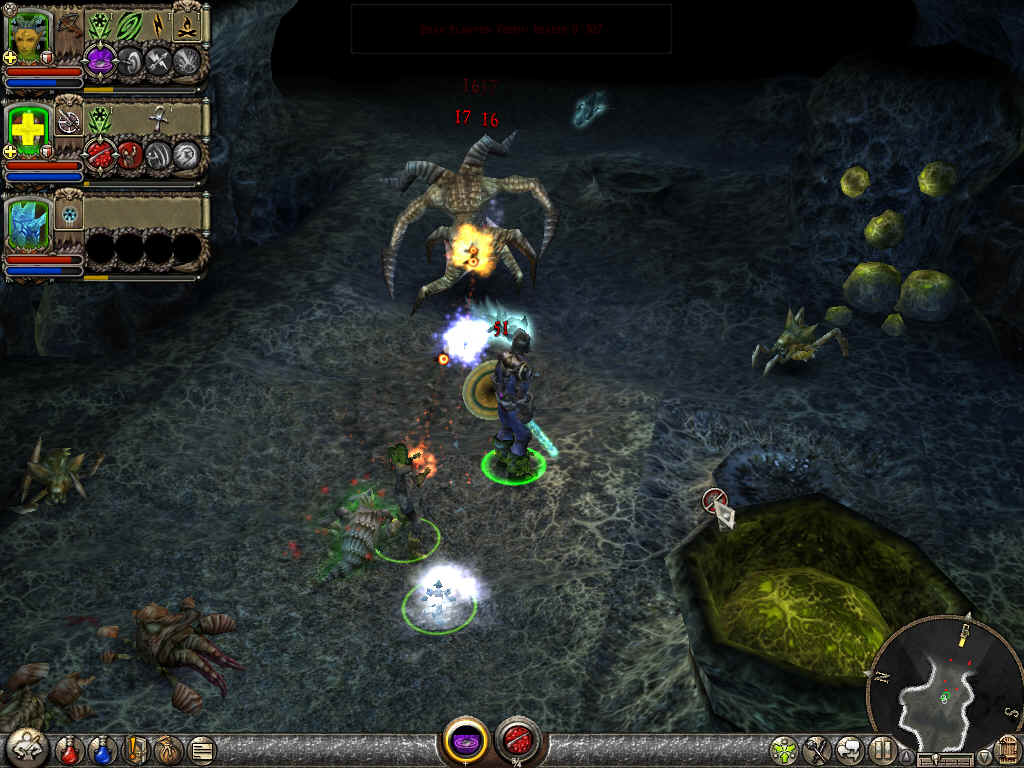Click the loot bag button
This screenshot has height=768, width=1024.
[167, 748]
